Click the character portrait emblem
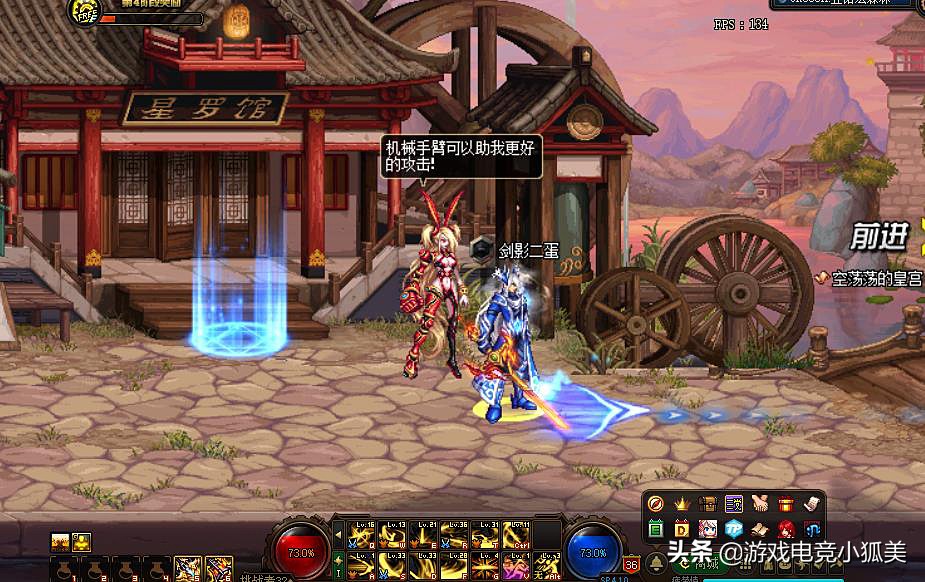The width and height of the screenshot is (925, 582). coord(86,11)
